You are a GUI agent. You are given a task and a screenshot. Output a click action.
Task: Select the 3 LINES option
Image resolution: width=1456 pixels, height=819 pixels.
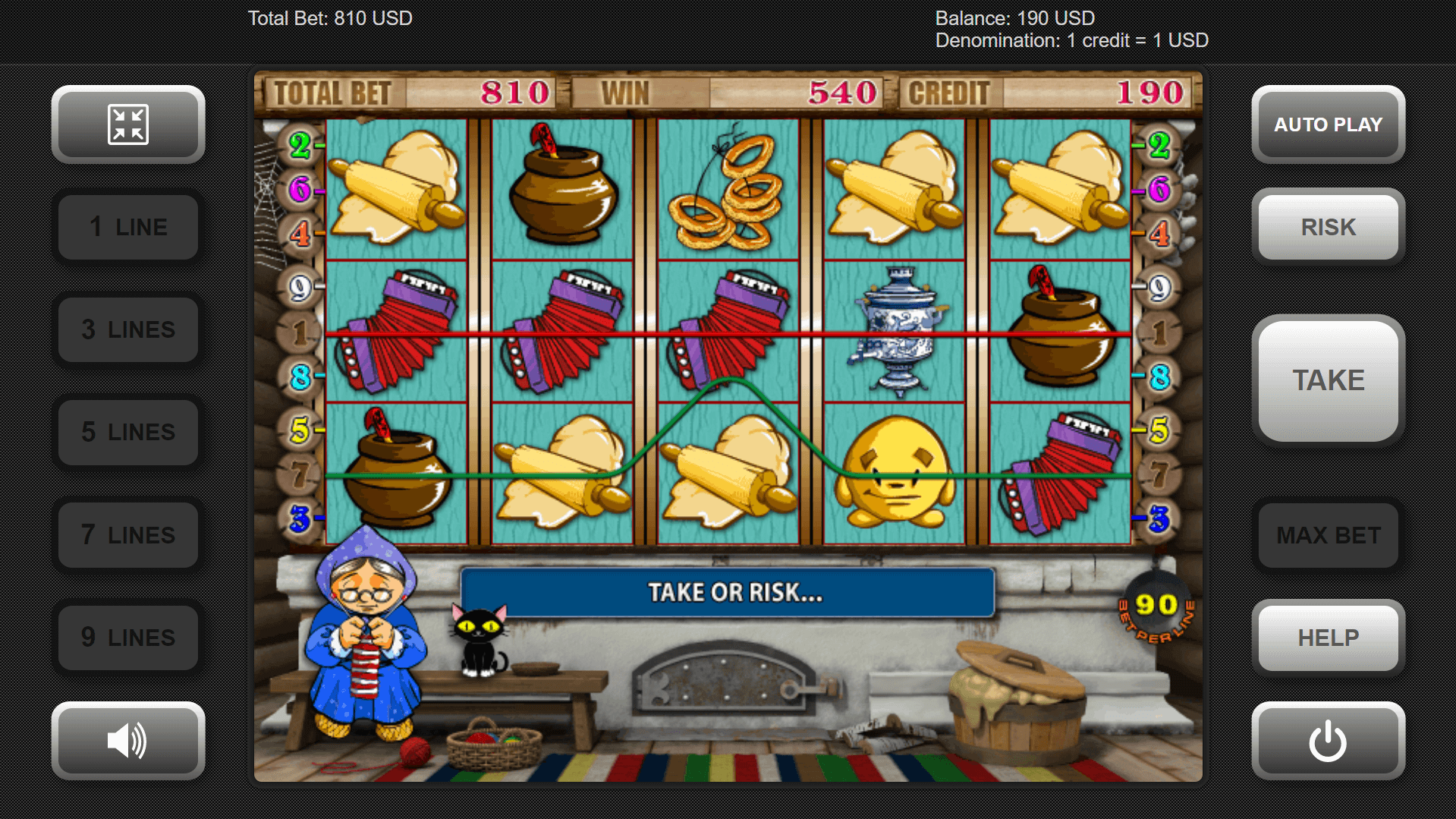coord(128,329)
